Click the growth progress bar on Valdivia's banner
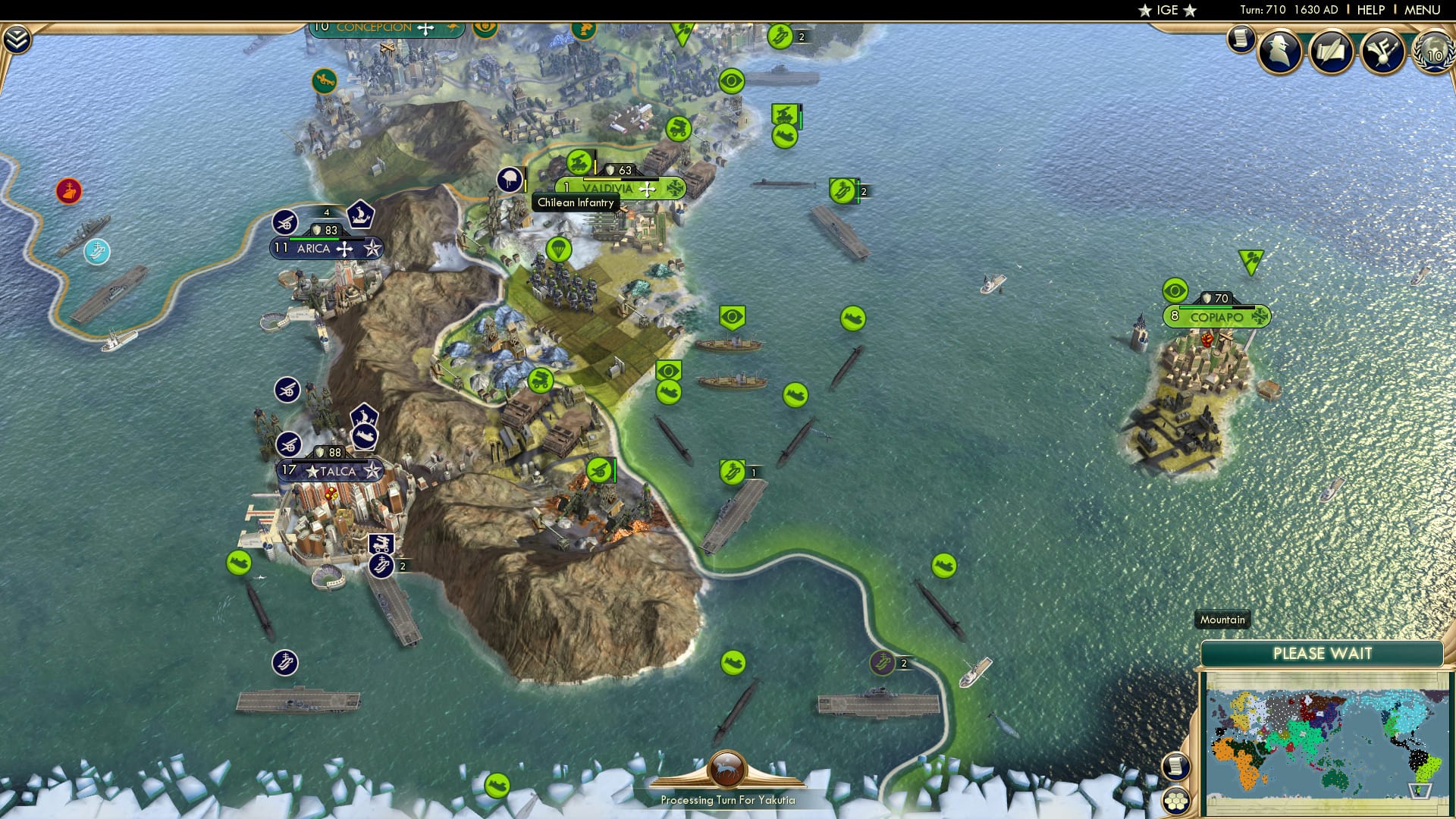Image resolution: width=1456 pixels, height=819 pixels. (x=620, y=179)
